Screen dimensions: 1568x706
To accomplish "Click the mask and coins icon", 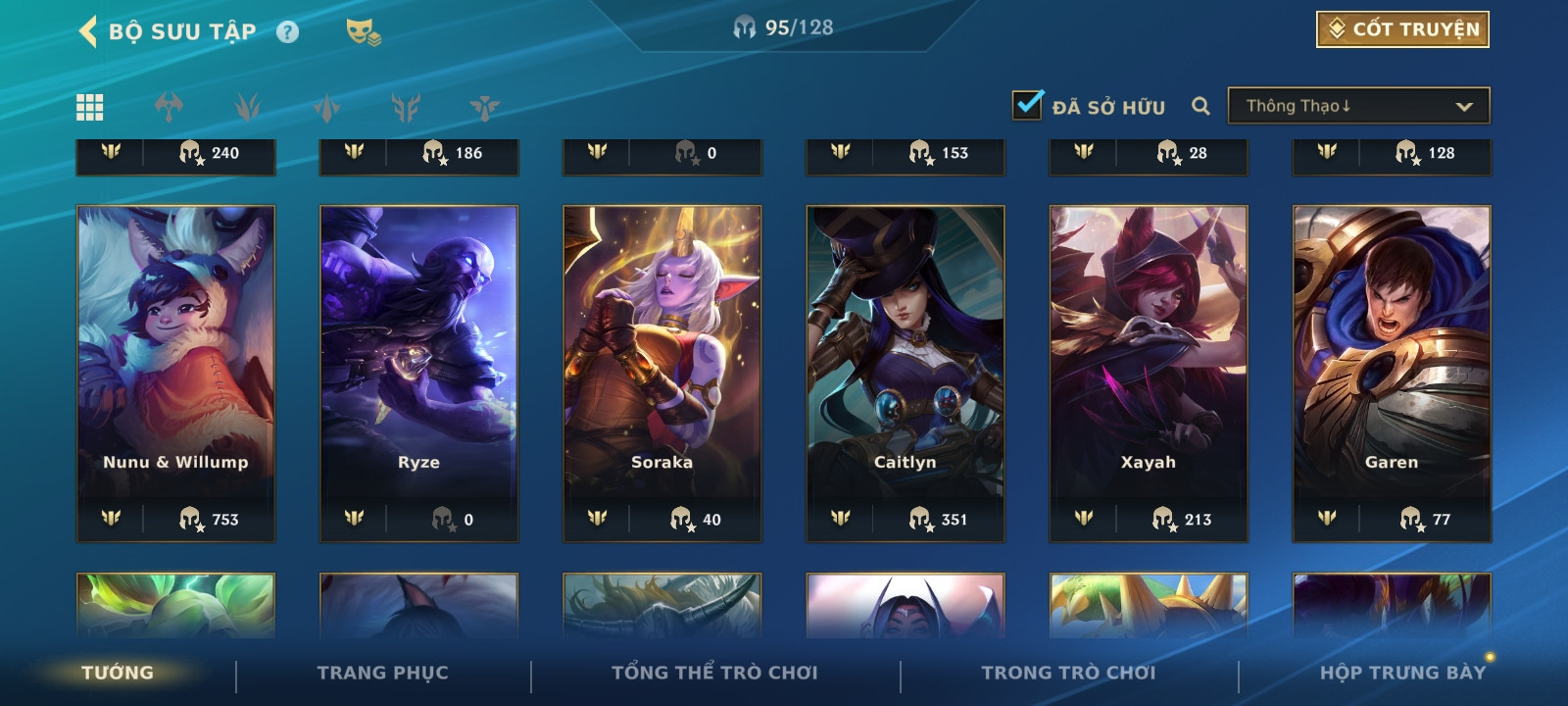I will 363,32.
